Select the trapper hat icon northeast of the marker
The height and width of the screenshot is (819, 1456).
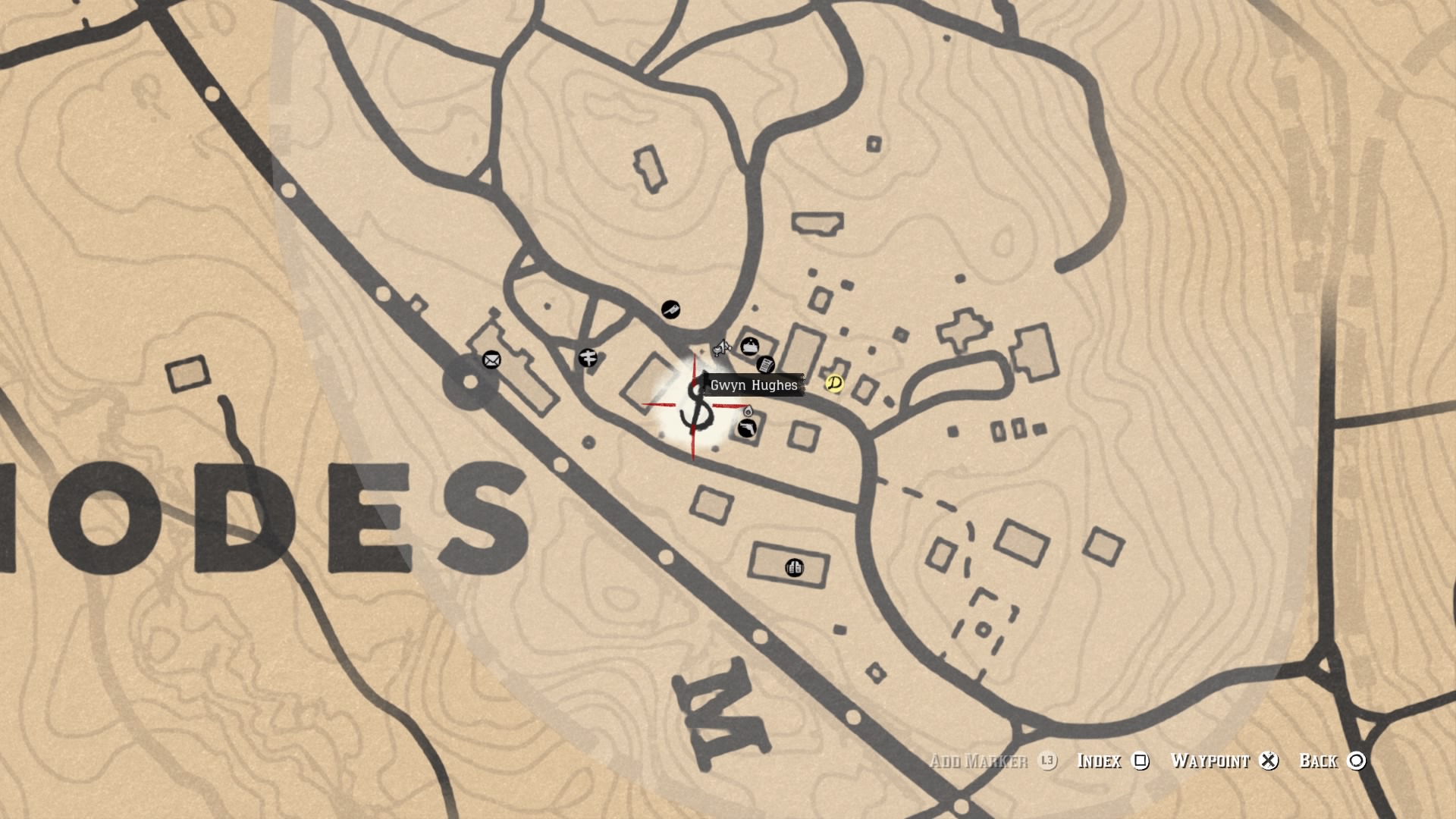[x=749, y=346]
